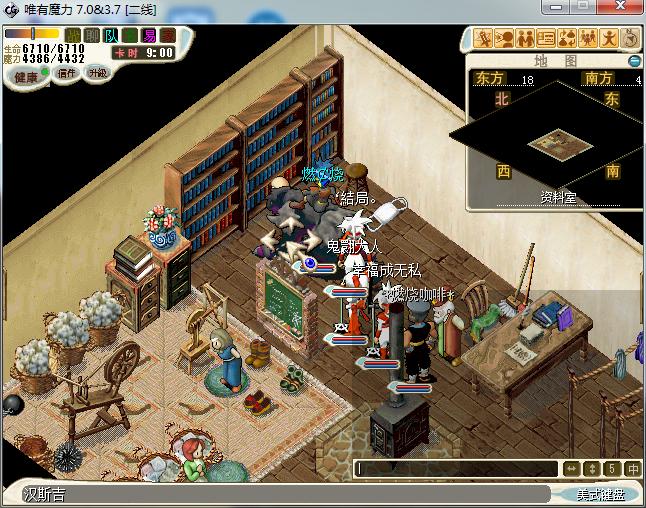Click the 升級 level-up button
The width and height of the screenshot is (646, 508).
(x=97, y=73)
